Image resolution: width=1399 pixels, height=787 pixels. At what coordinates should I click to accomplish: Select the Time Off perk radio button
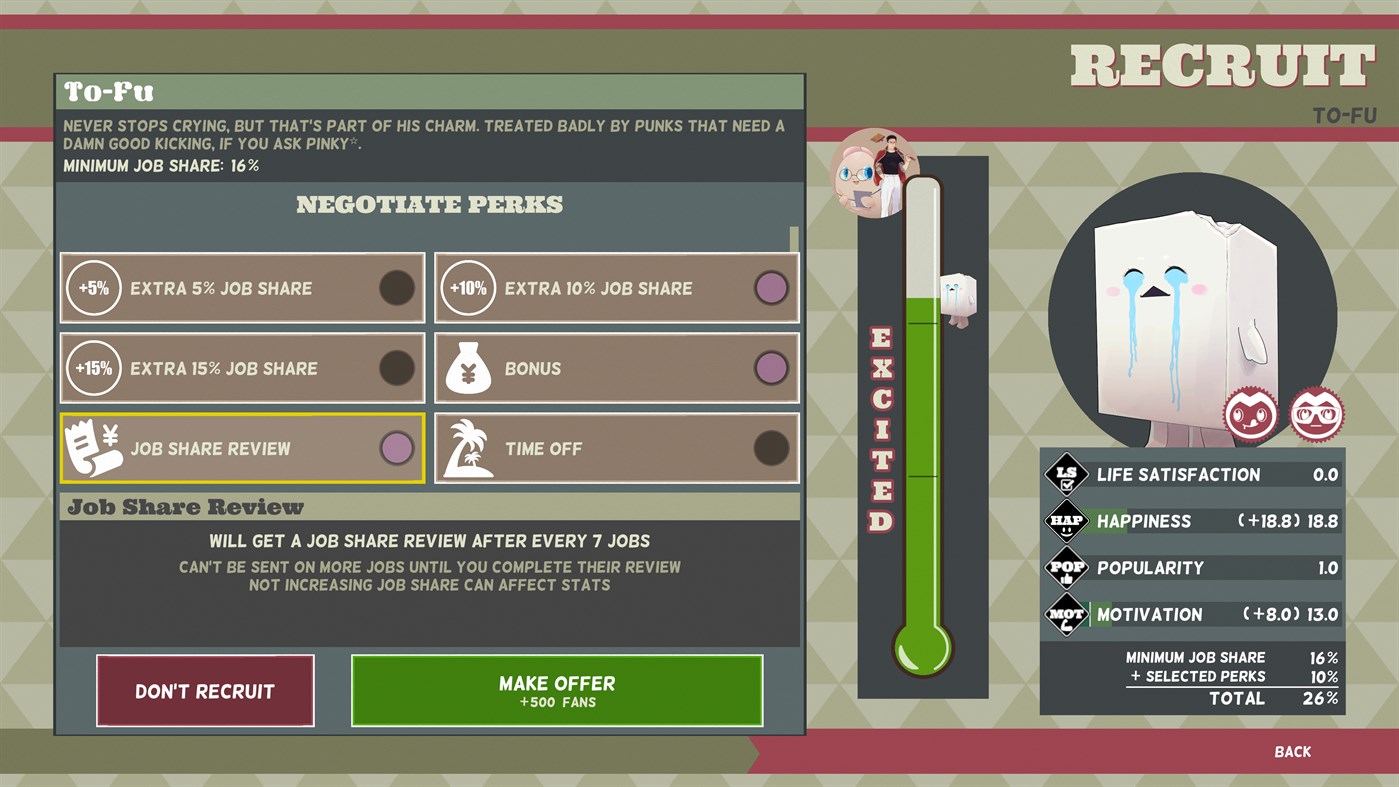[x=772, y=448]
